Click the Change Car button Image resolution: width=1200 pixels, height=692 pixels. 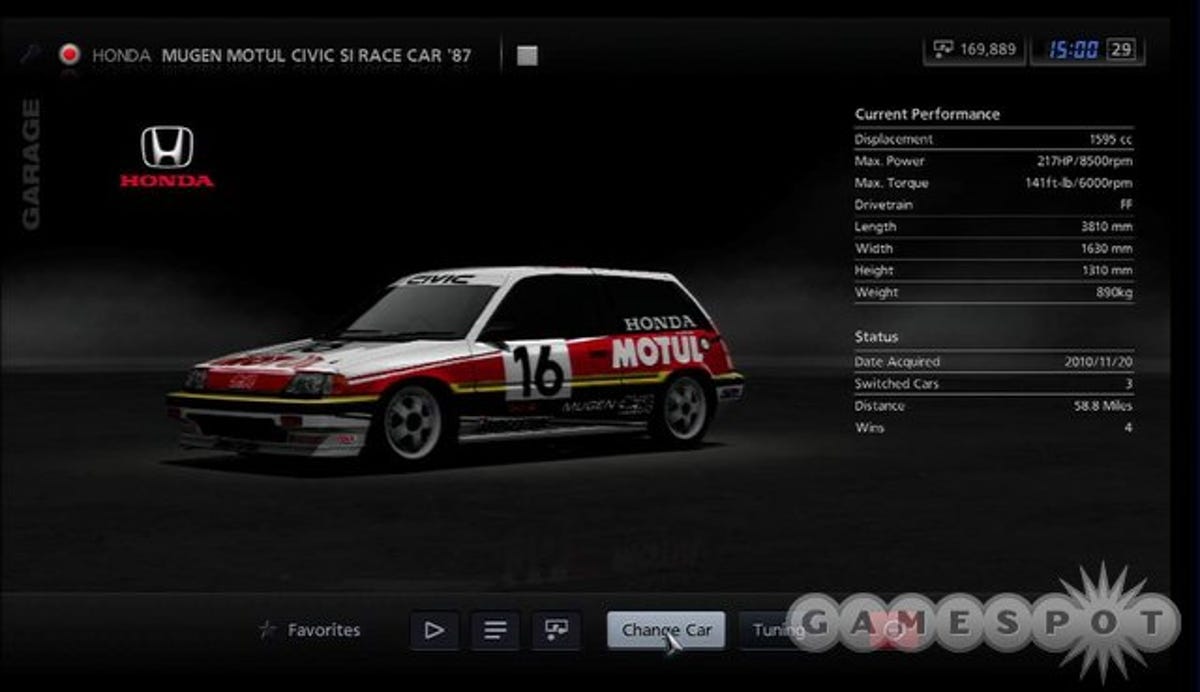666,630
